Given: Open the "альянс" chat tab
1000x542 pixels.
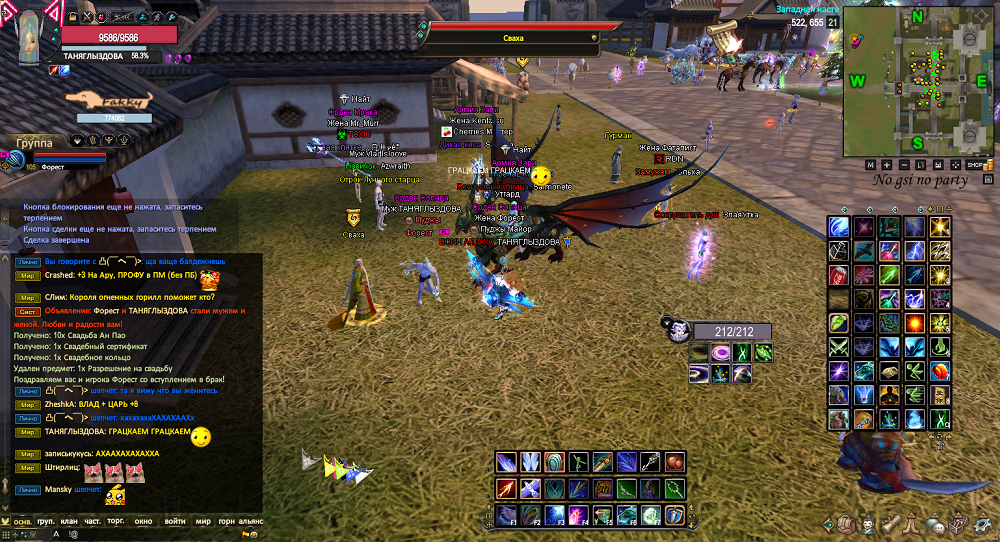Looking at the screenshot, I should [x=250, y=521].
